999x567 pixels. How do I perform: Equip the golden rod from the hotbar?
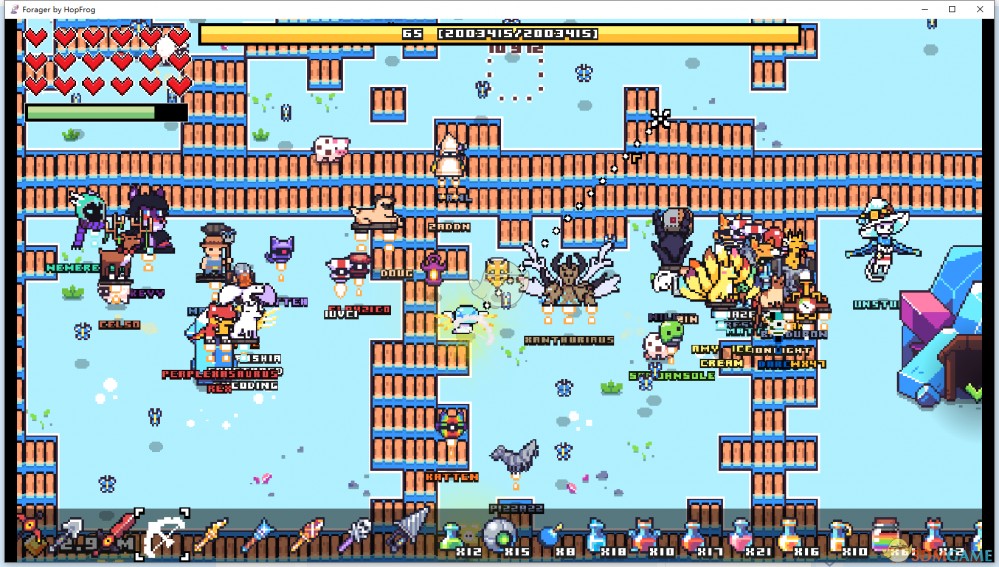coord(211,535)
